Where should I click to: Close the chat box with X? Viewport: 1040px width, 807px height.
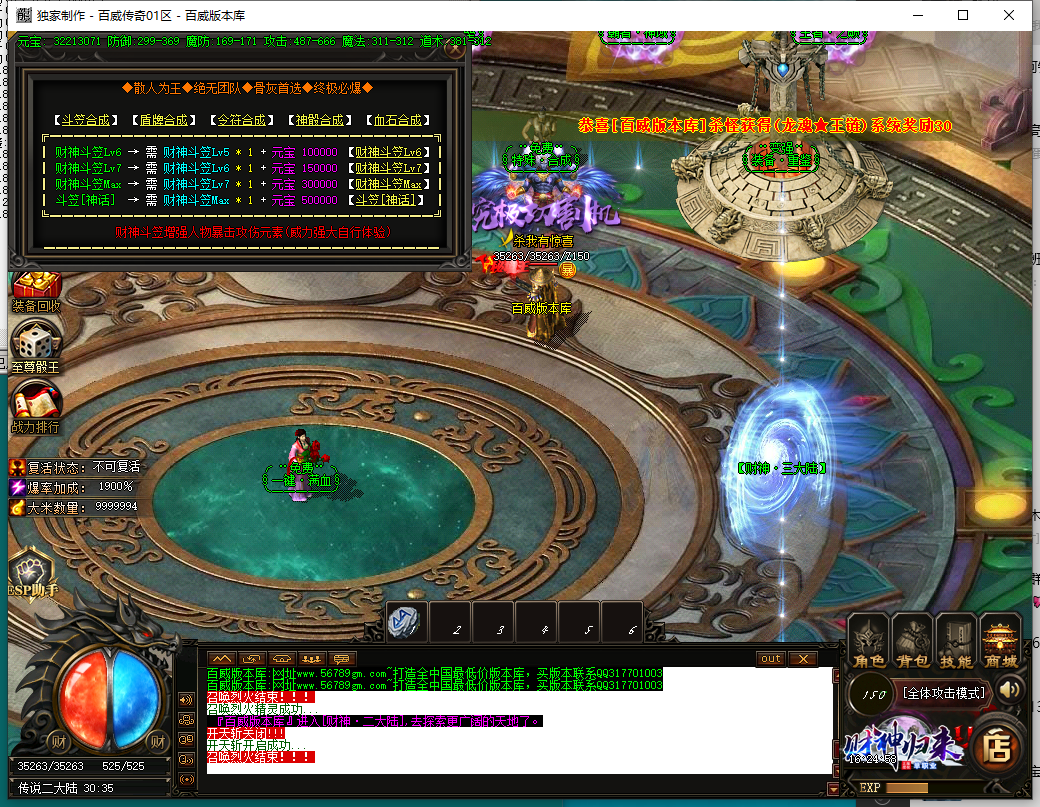[x=802, y=659]
